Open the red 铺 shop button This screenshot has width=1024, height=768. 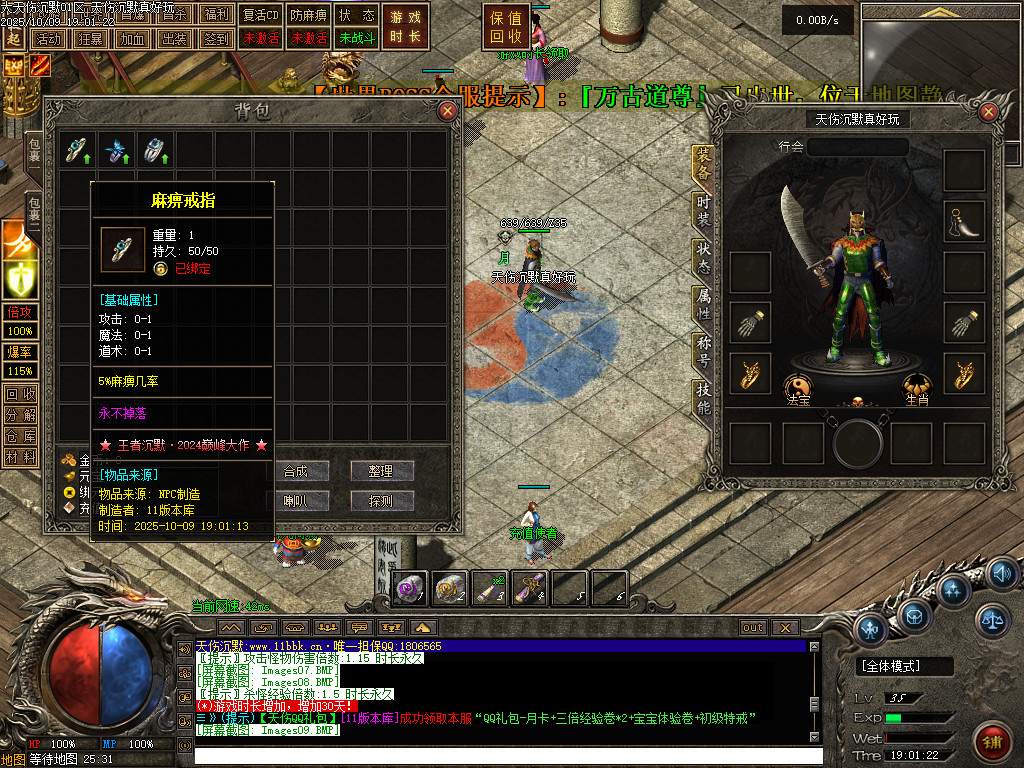(993, 742)
